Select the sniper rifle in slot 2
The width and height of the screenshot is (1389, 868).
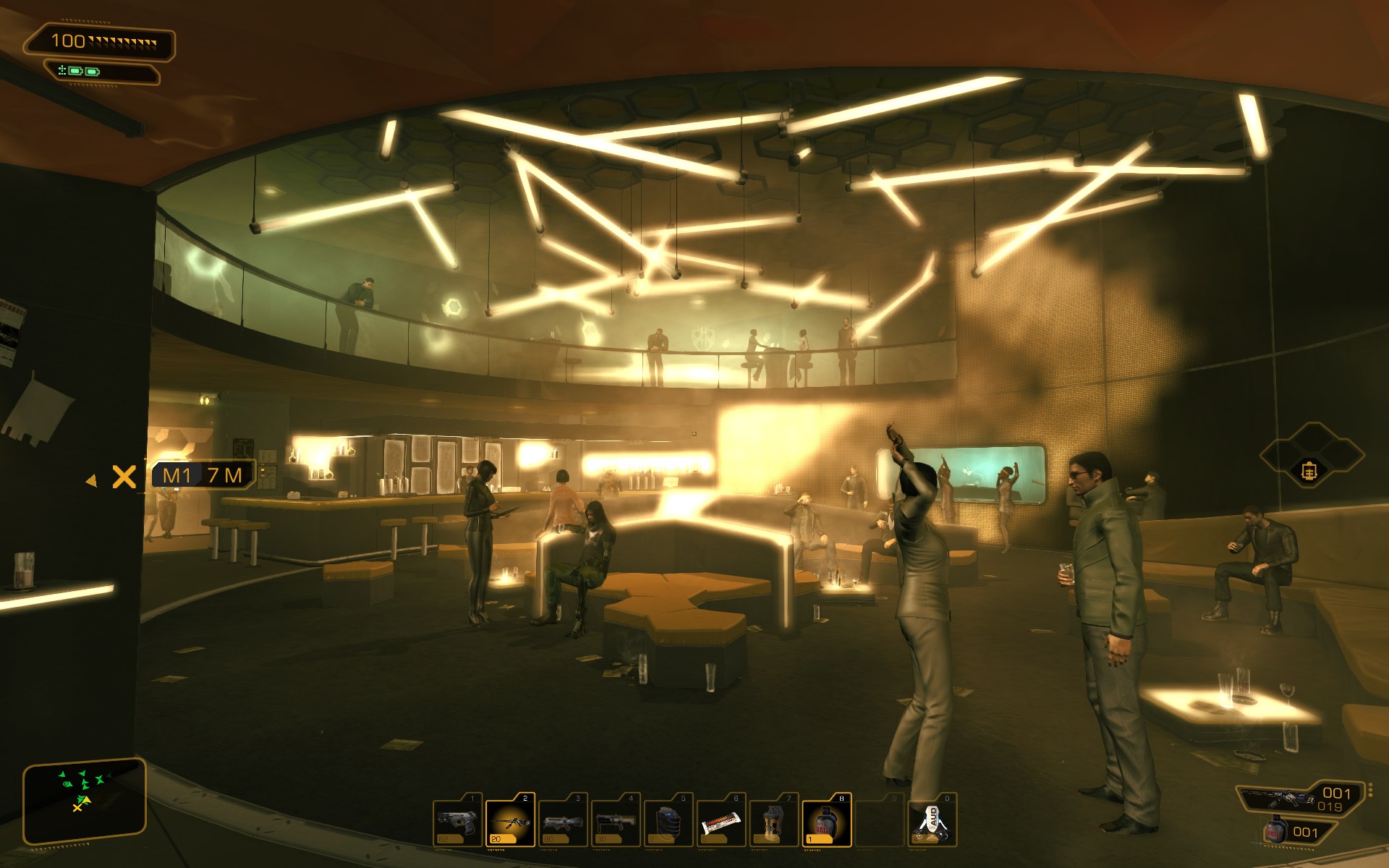(x=510, y=821)
